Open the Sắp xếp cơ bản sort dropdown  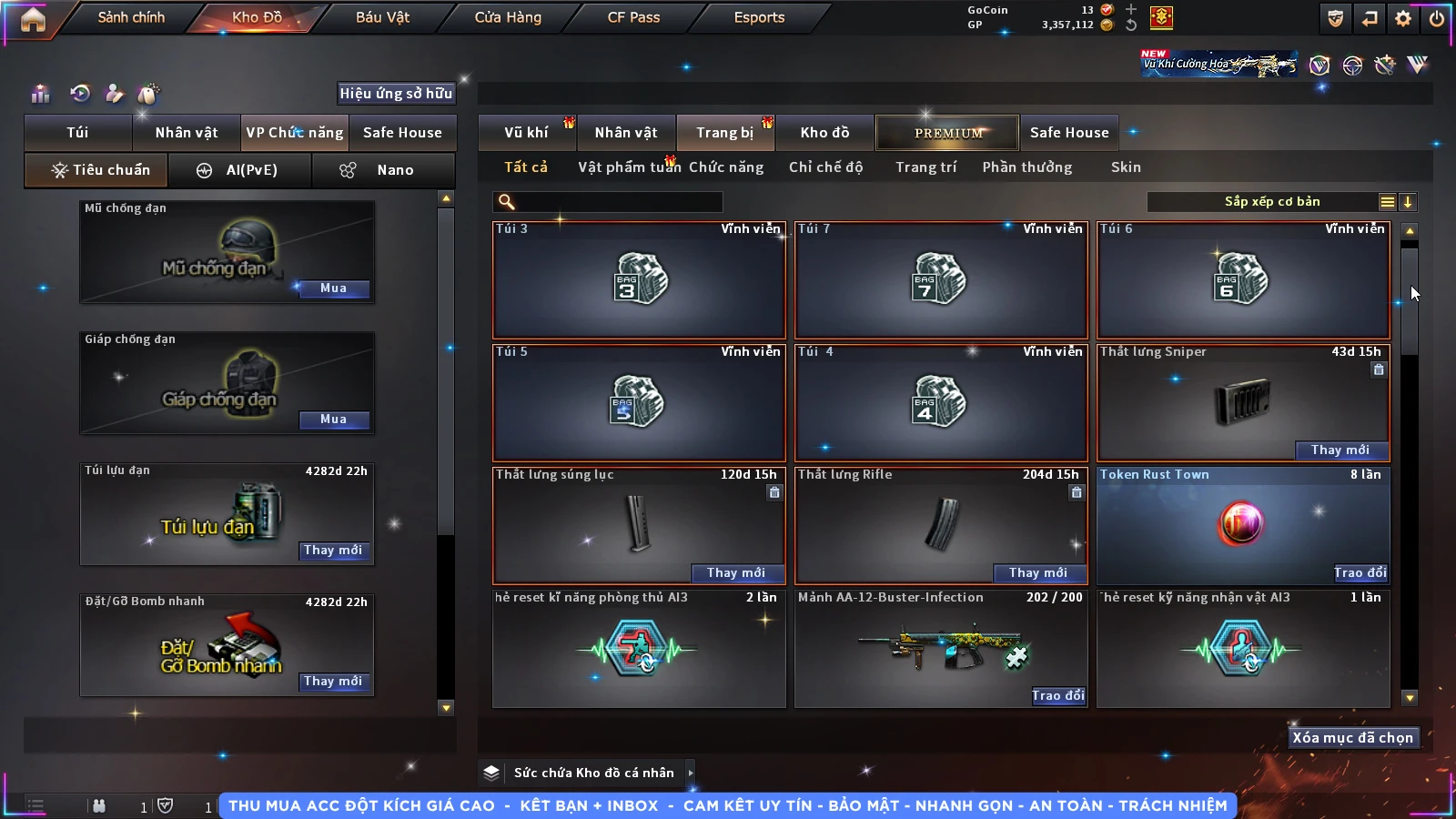1272,202
